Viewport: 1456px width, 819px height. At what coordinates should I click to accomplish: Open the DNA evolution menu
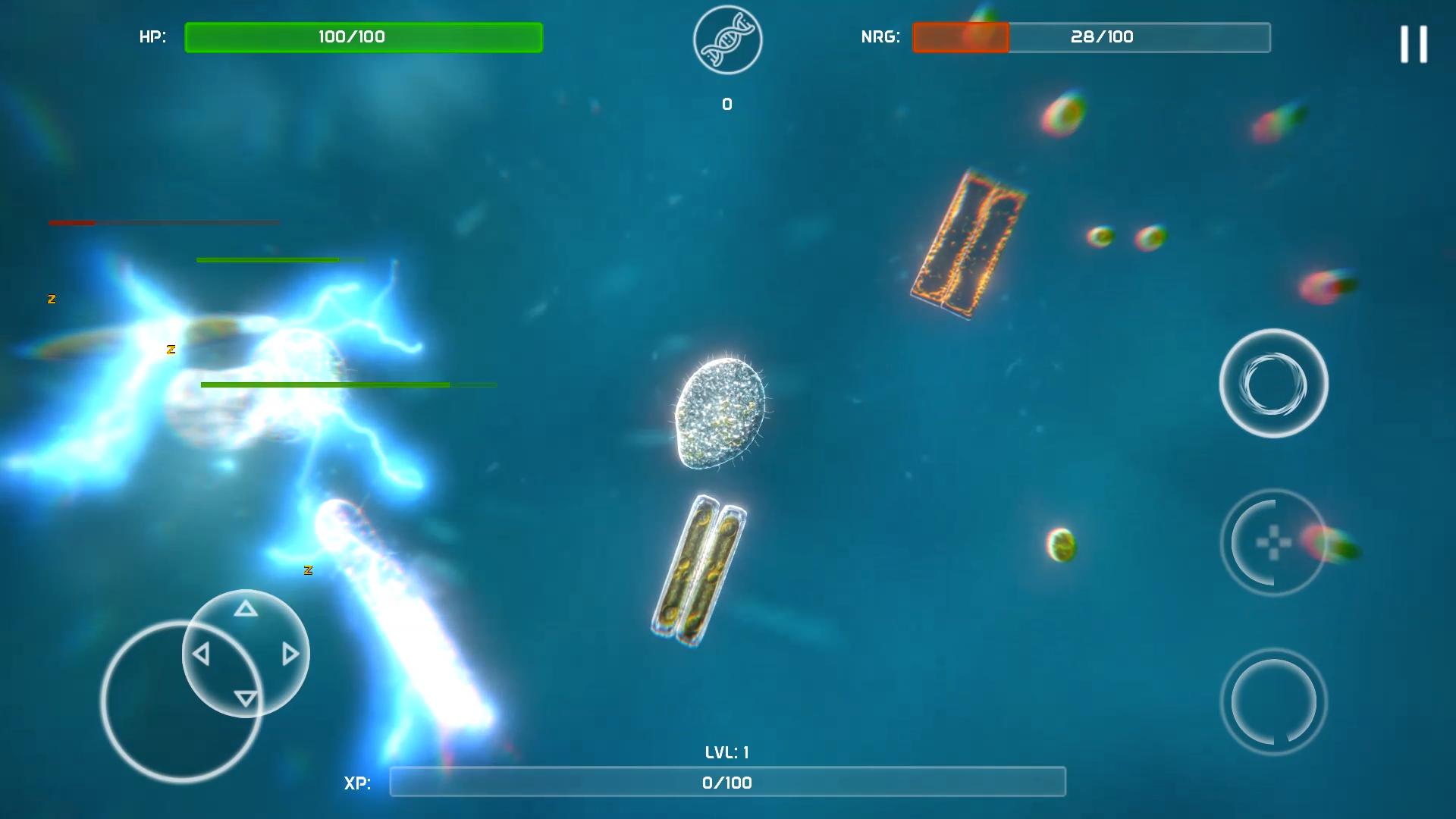tap(727, 40)
